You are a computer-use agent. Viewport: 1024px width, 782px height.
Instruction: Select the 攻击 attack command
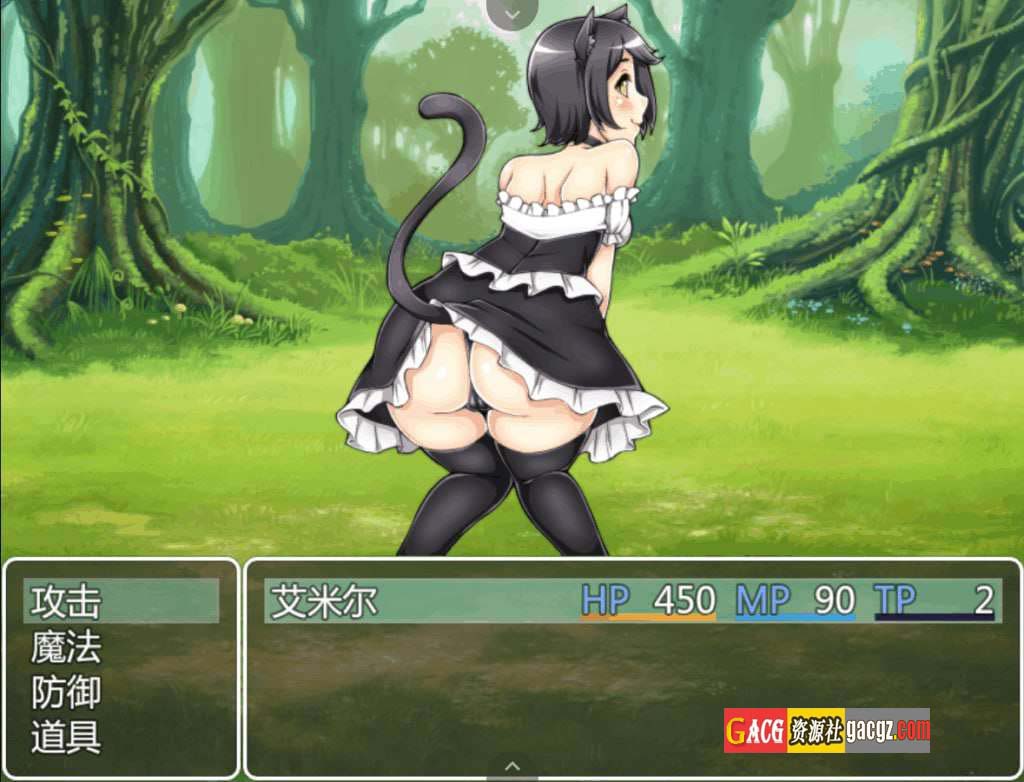pyautogui.click(x=68, y=602)
